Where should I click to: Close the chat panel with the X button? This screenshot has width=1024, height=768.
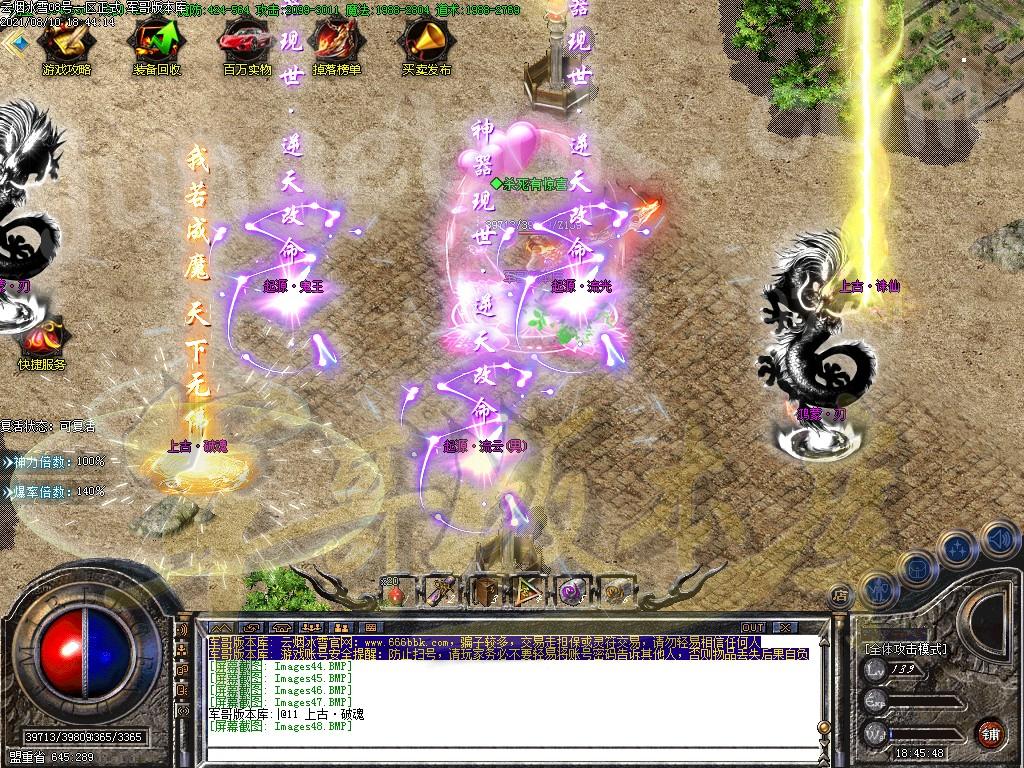click(786, 627)
